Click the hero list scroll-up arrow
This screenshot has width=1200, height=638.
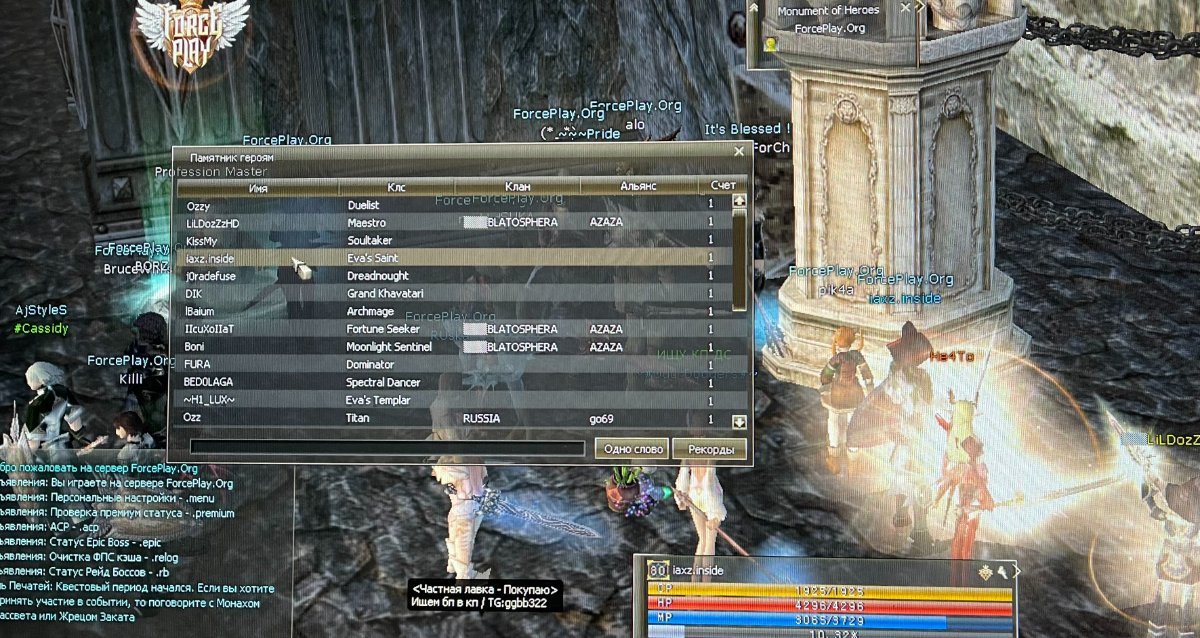click(740, 200)
